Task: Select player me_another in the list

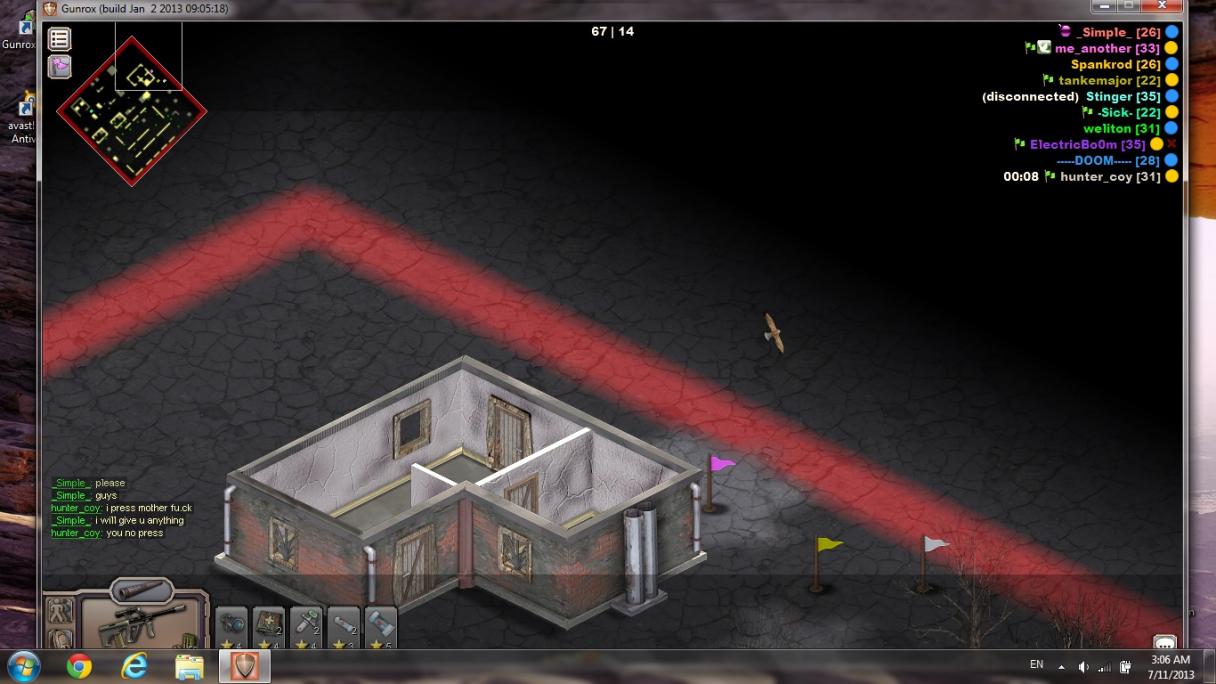Action: coord(1092,49)
